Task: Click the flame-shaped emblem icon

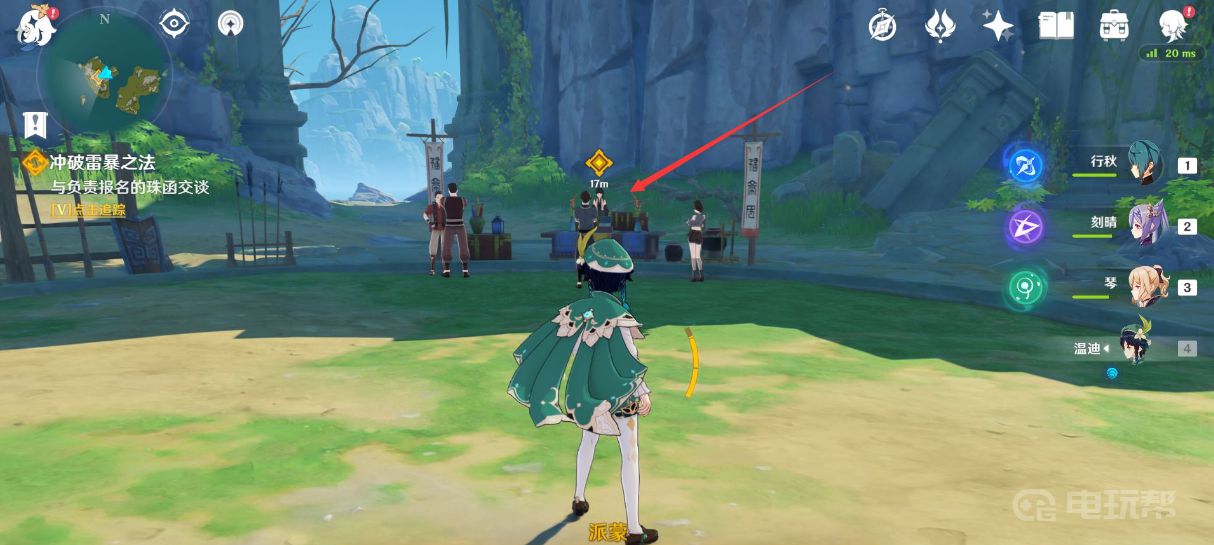Action: 940,25
